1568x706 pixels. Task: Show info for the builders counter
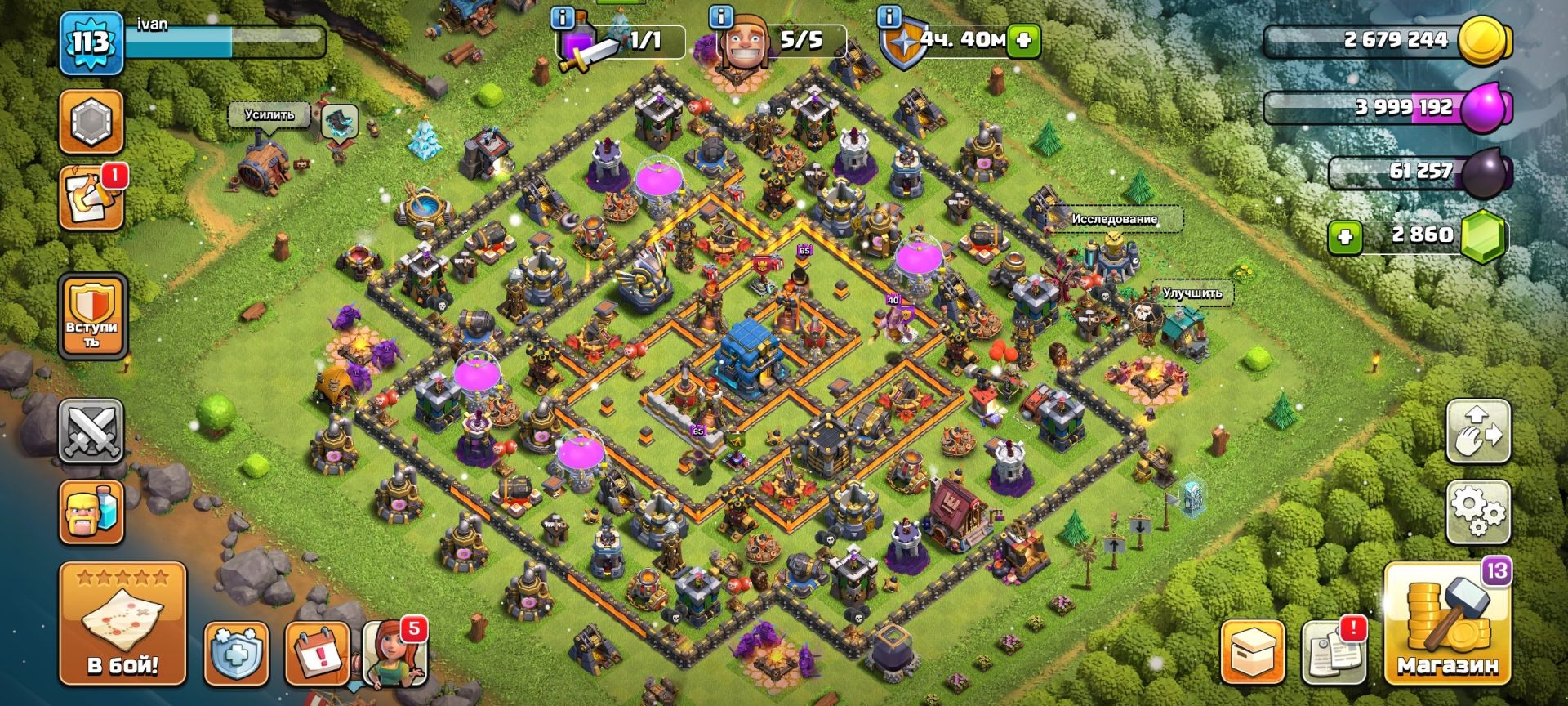pos(719,16)
